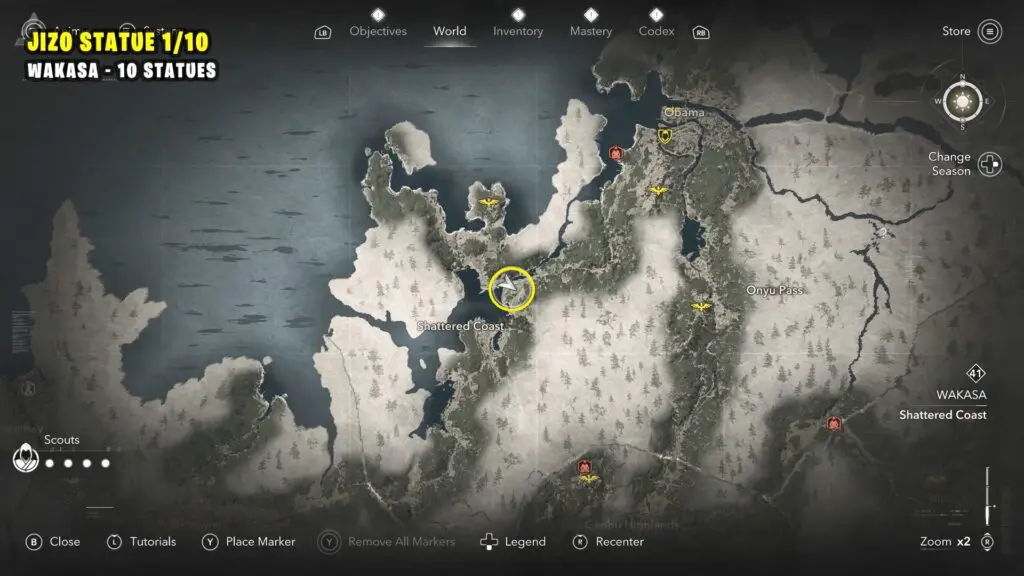Select the Obama town marker
1024x576 pixels.
[x=665, y=135]
